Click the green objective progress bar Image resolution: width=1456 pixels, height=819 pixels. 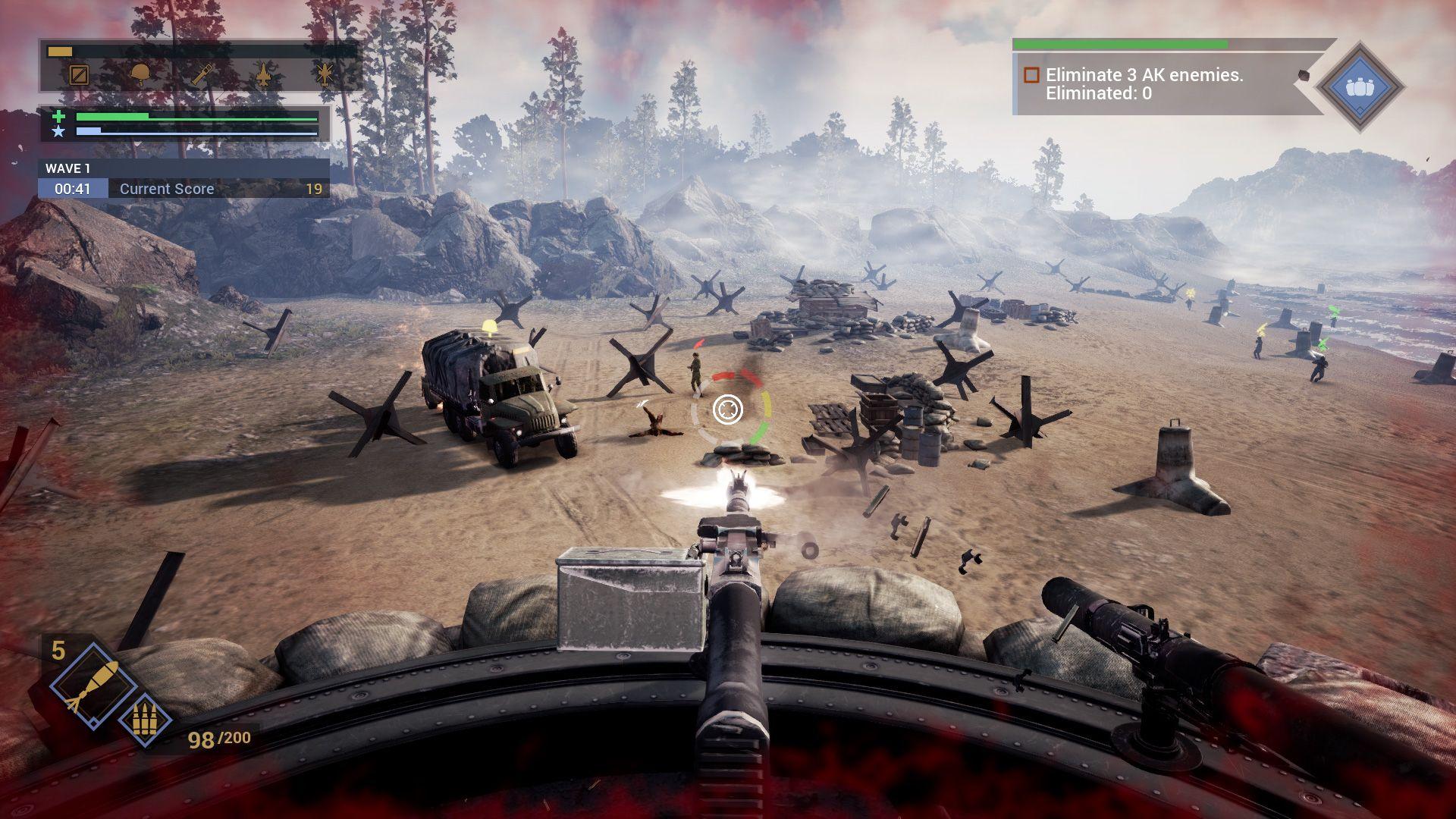(x=1120, y=44)
